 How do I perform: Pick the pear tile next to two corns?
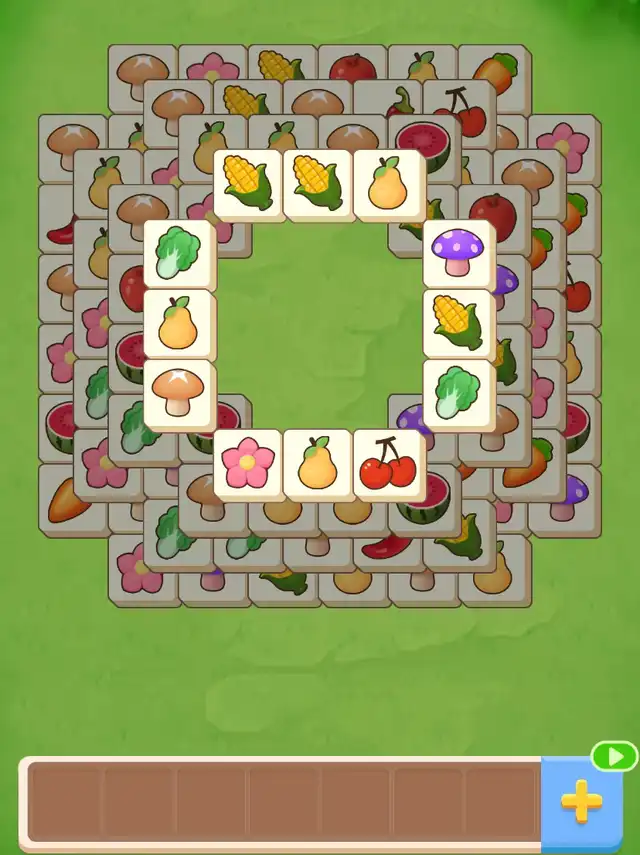click(388, 184)
